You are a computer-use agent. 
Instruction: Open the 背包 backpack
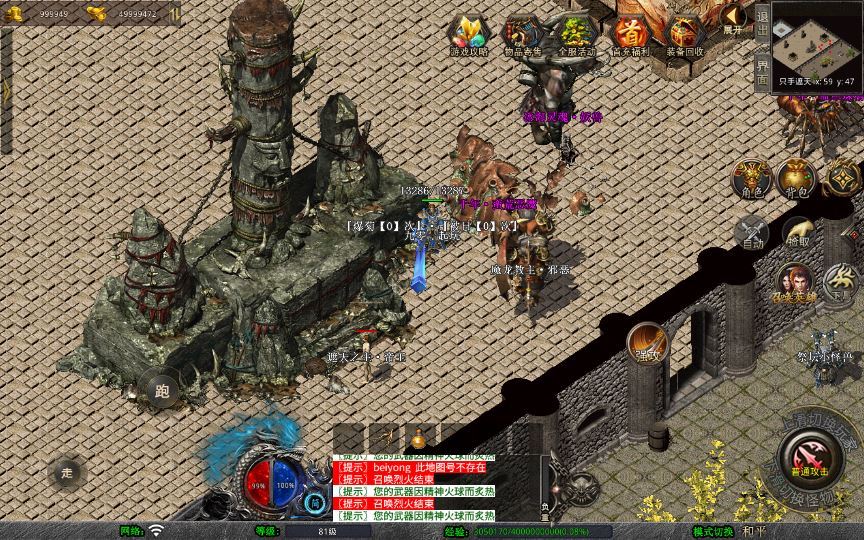pyautogui.click(x=797, y=178)
